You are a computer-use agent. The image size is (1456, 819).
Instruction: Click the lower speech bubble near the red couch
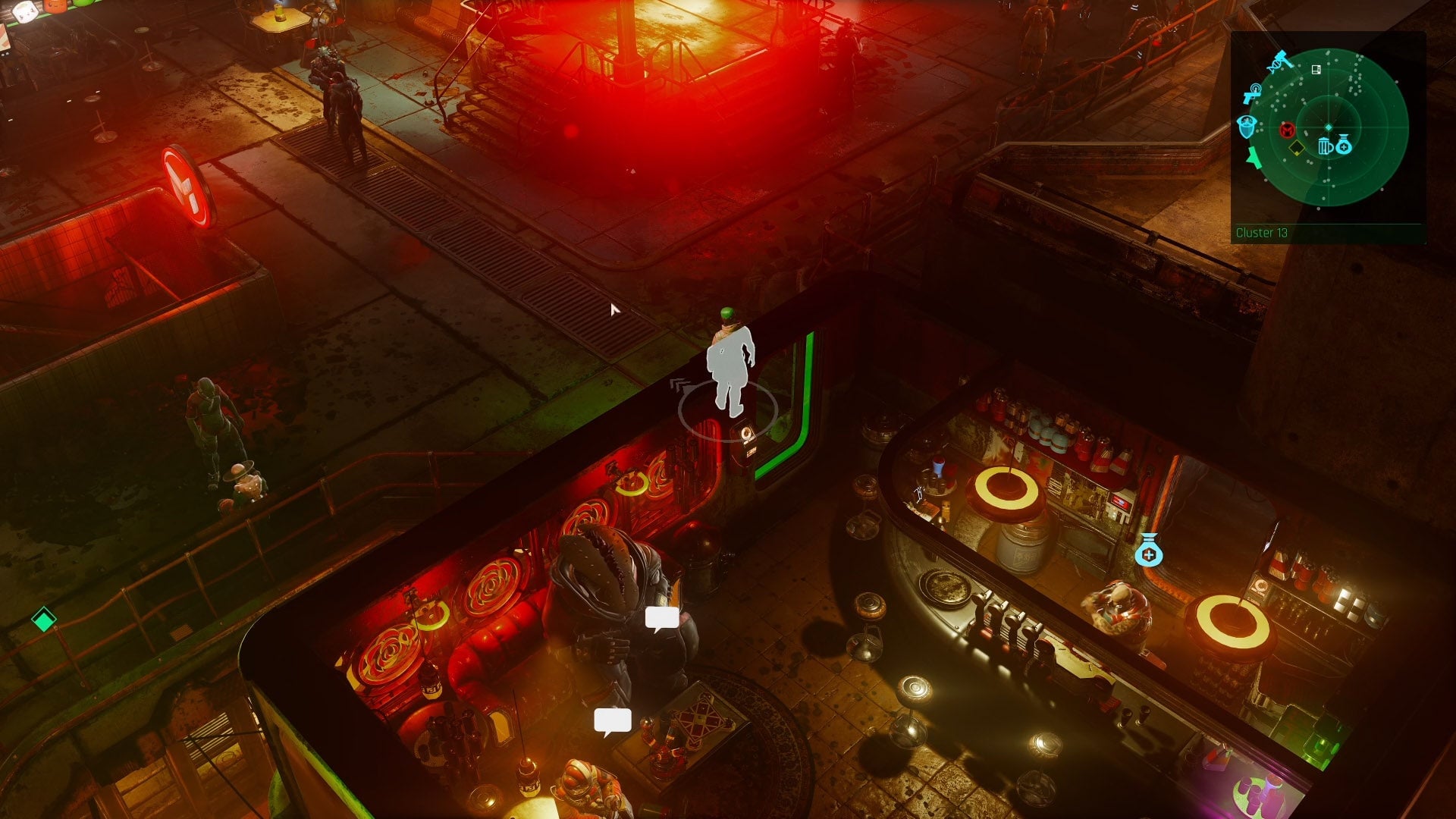point(614,718)
